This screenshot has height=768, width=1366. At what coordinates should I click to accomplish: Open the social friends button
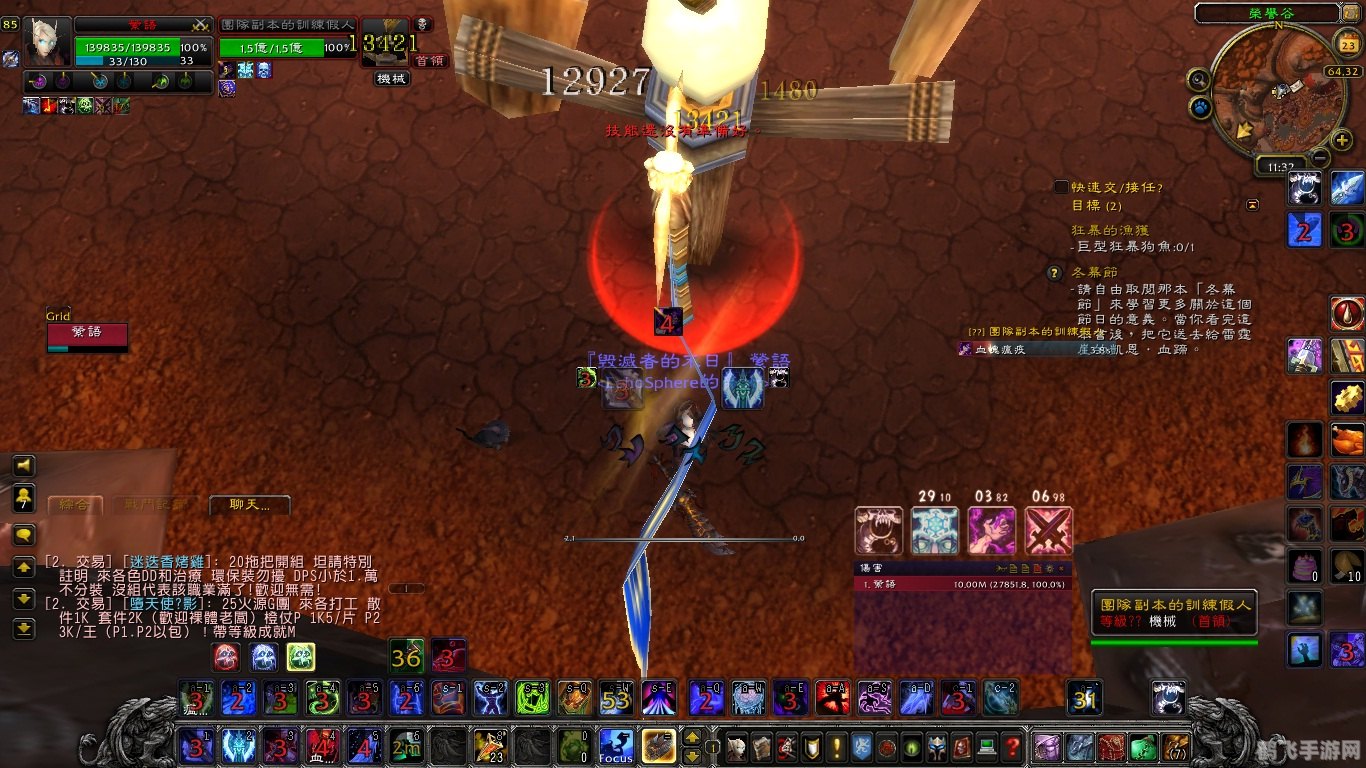pos(23,497)
